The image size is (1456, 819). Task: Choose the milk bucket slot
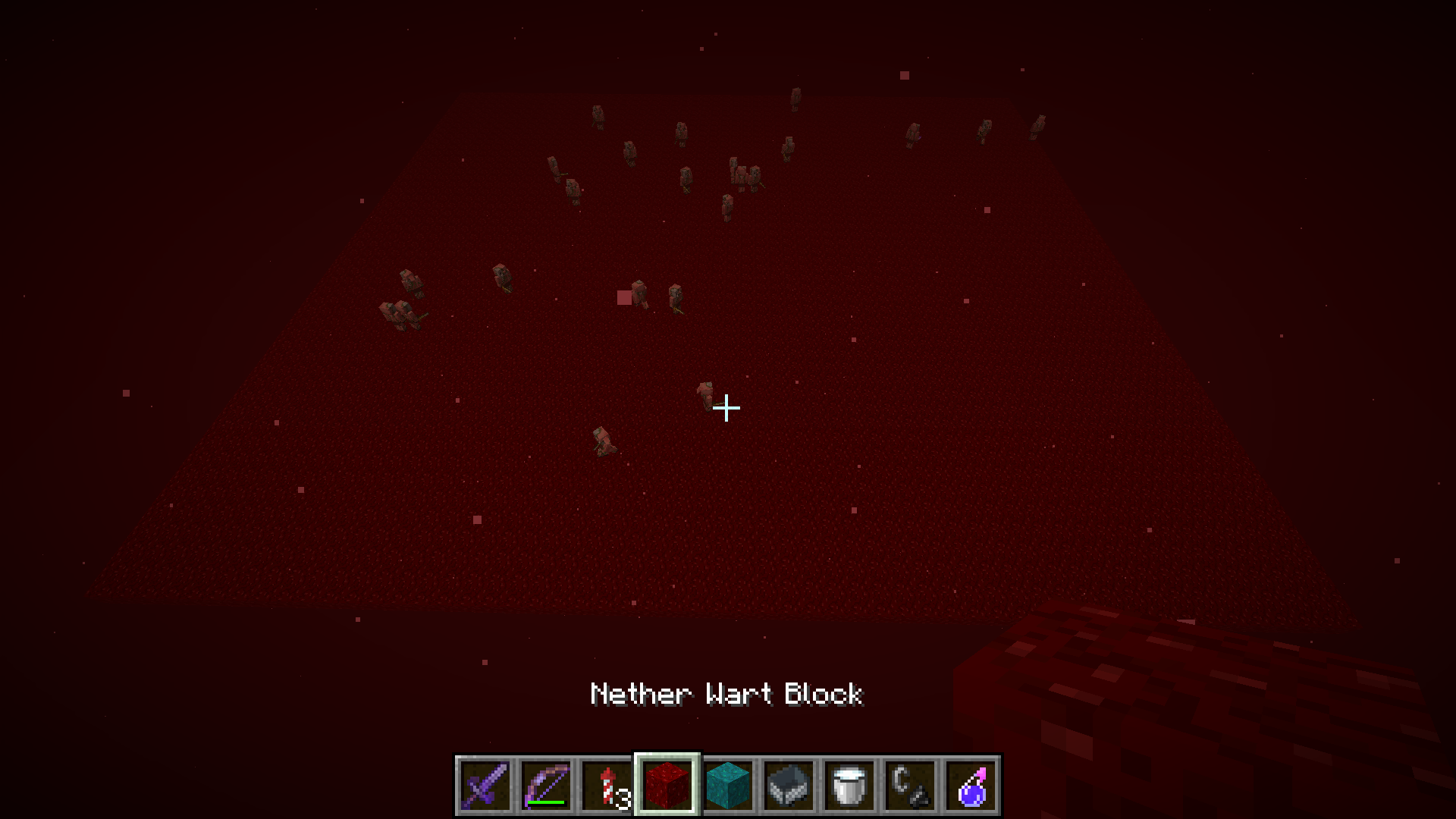[x=849, y=785]
